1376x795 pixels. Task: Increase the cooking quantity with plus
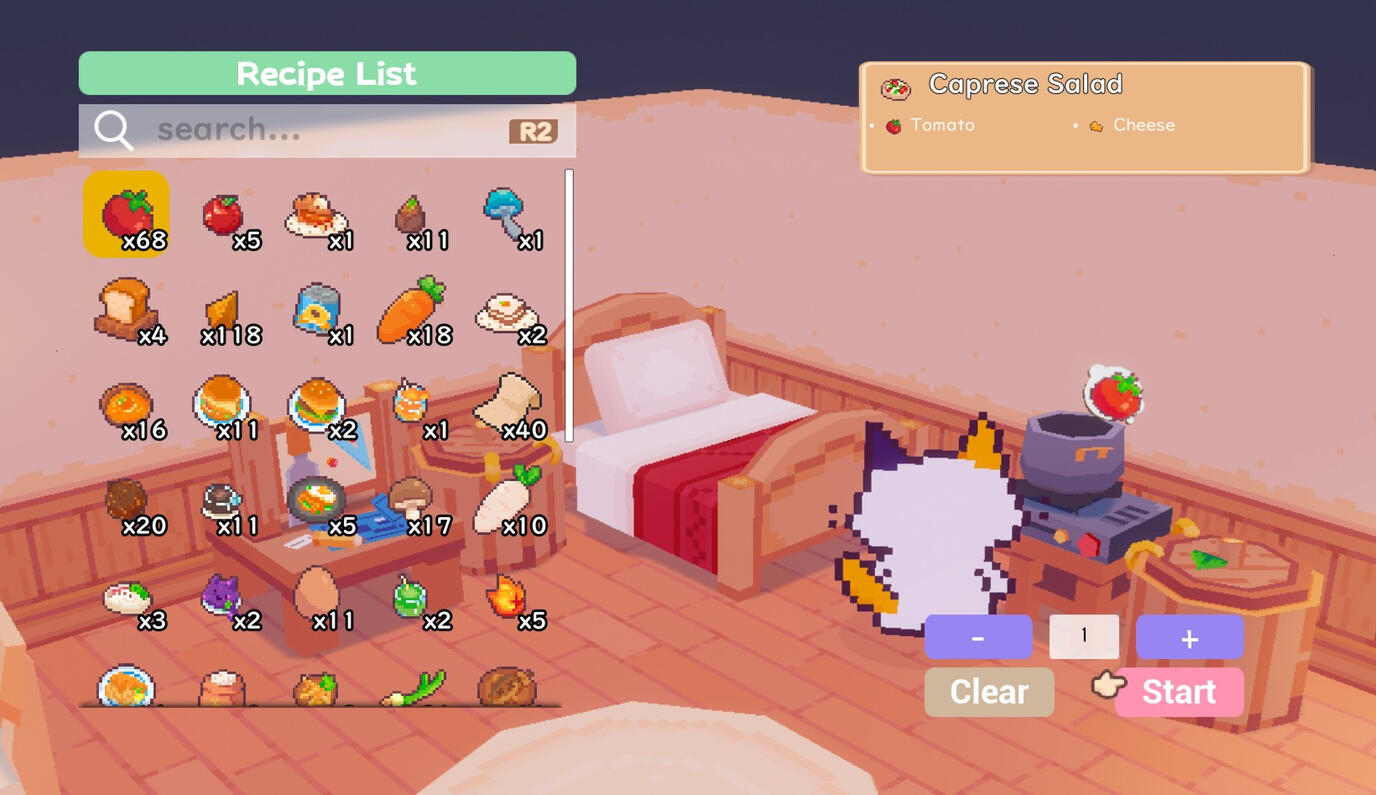pyautogui.click(x=1189, y=637)
